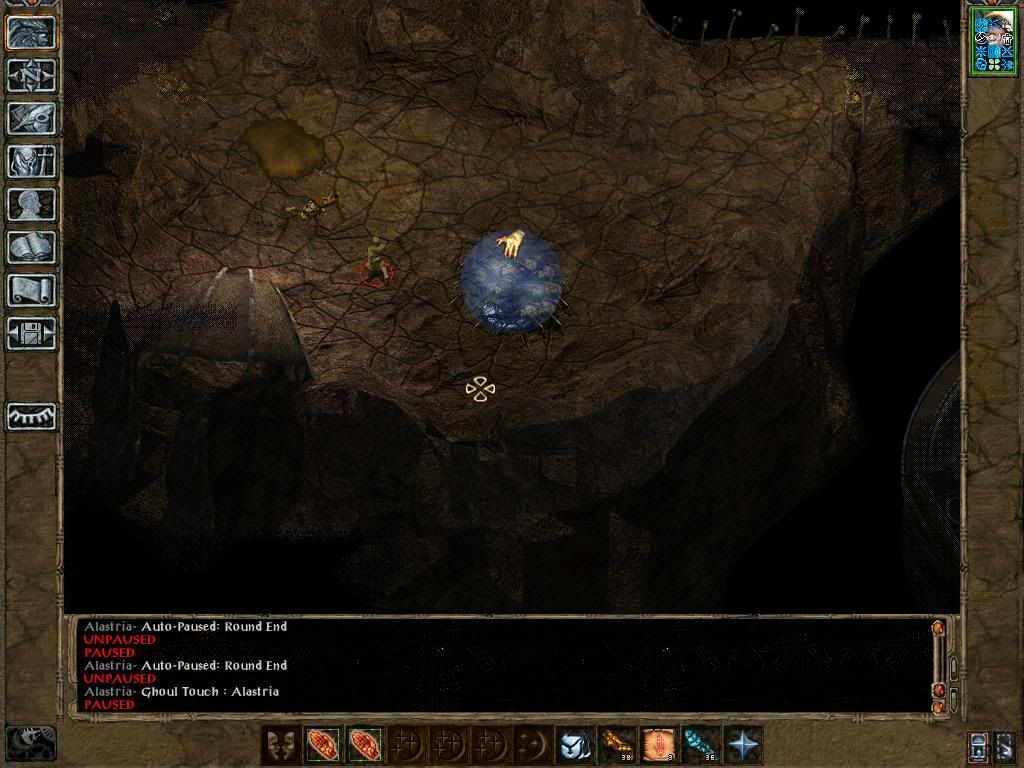The image size is (1024, 768).
Task: Click the message log scroll-up arrow
Action: click(x=938, y=629)
